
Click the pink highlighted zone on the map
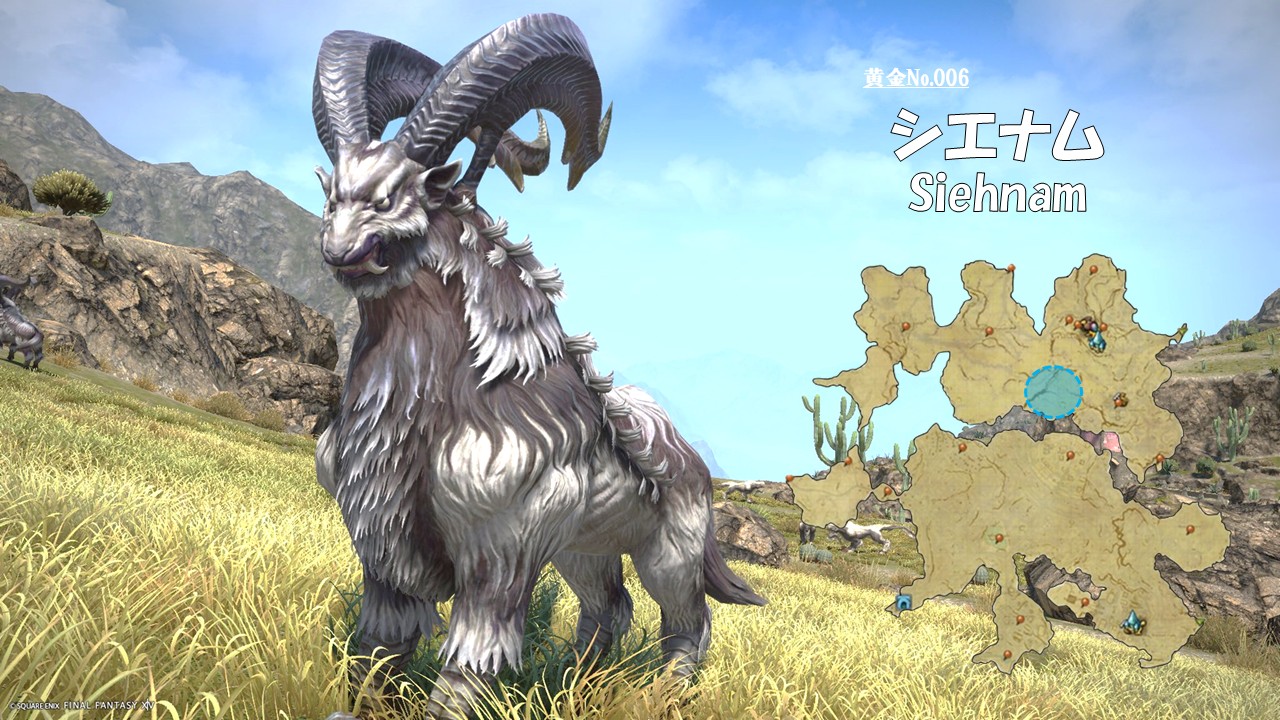(1110, 441)
